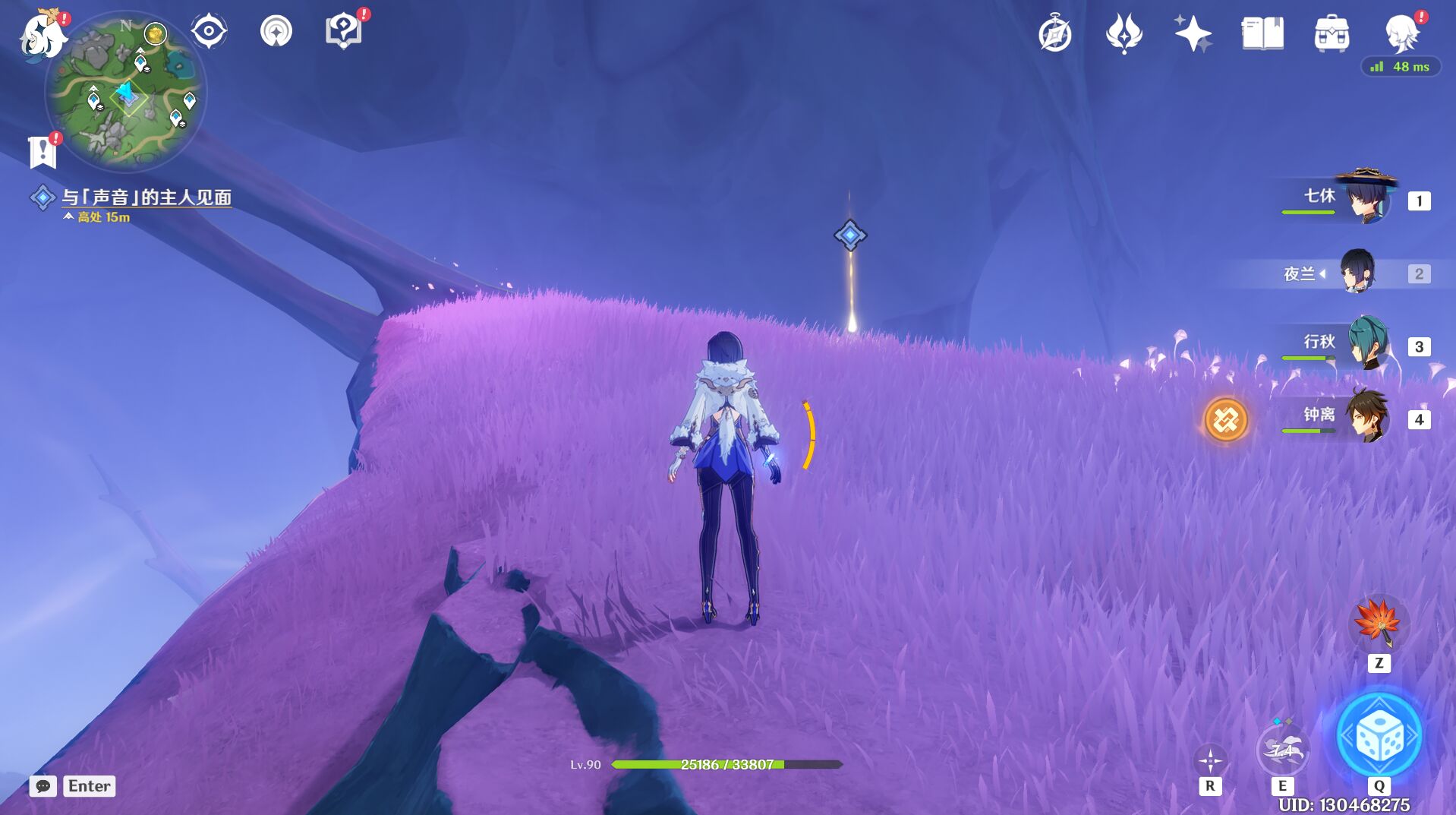Activate the glowing orange geo emblem

point(1225,419)
